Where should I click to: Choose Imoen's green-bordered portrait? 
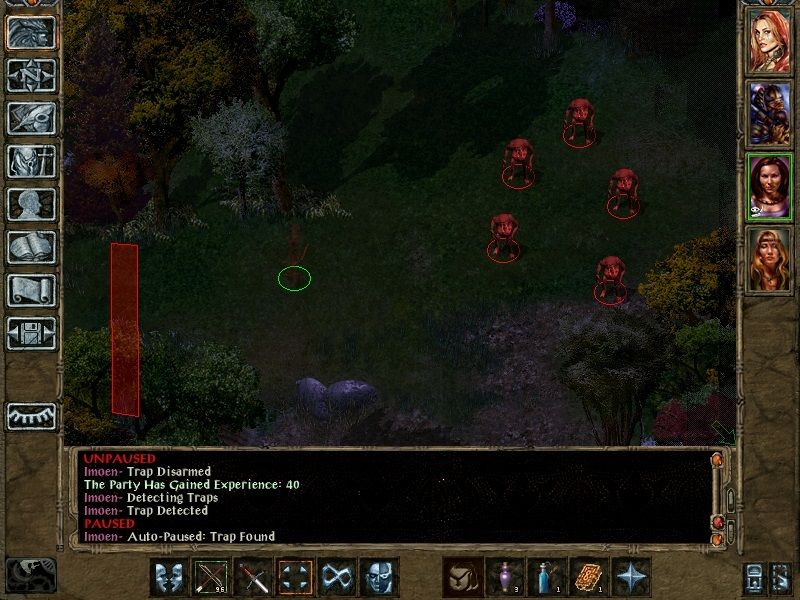[x=769, y=187]
